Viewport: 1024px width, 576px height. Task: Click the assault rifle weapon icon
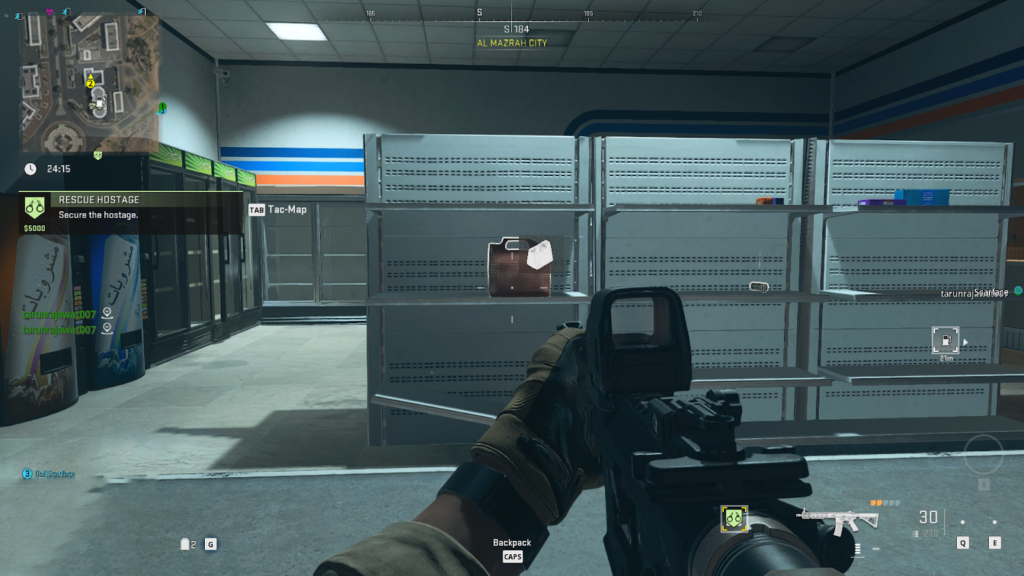tap(838, 519)
